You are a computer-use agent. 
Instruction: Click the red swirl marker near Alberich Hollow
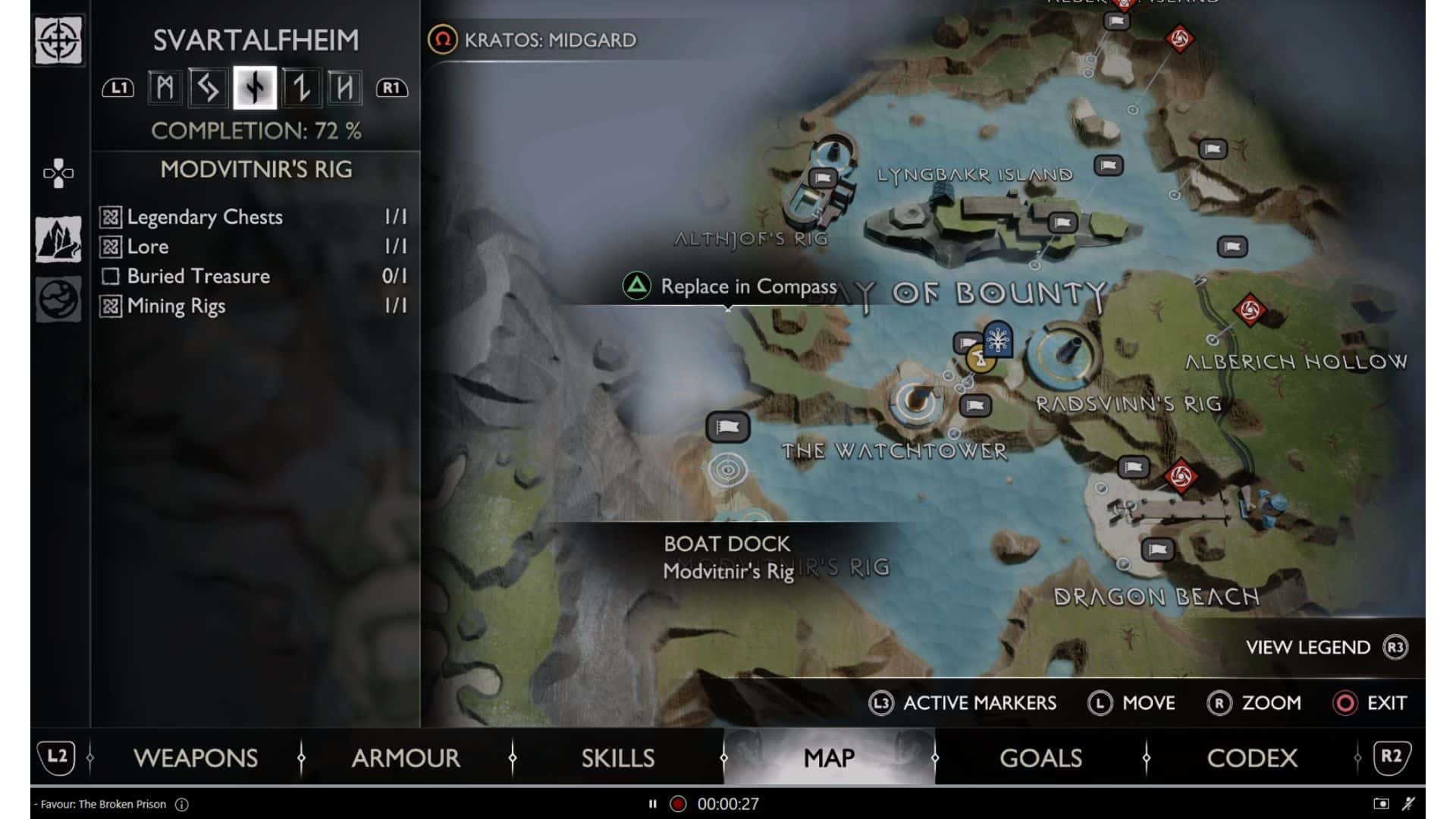click(x=1250, y=310)
